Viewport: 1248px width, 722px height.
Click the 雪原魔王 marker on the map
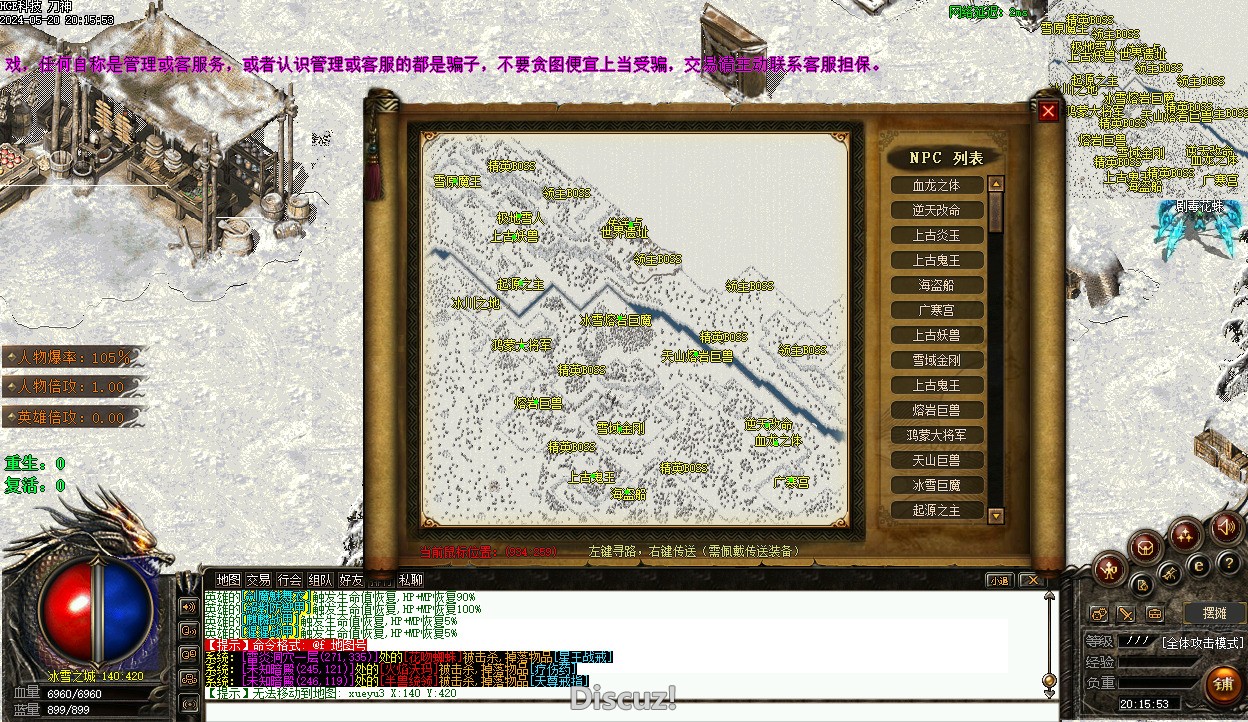click(457, 182)
